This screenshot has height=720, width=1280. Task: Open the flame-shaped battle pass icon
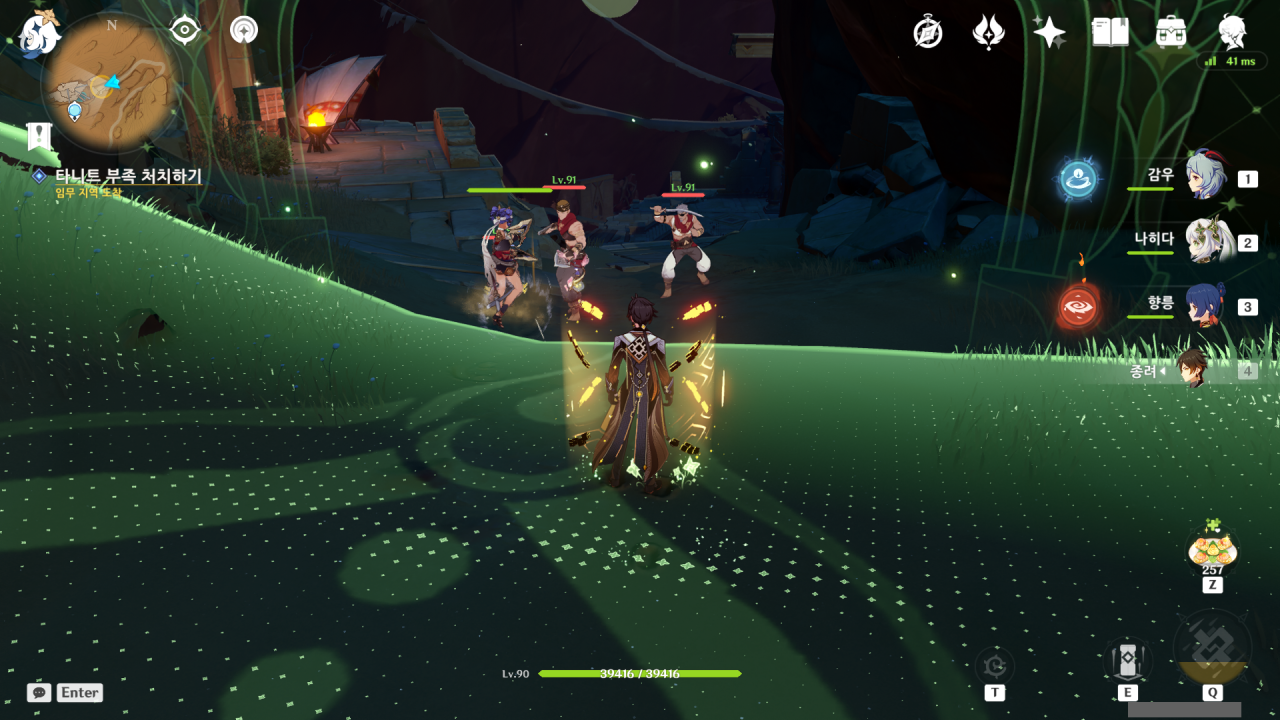click(x=988, y=33)
